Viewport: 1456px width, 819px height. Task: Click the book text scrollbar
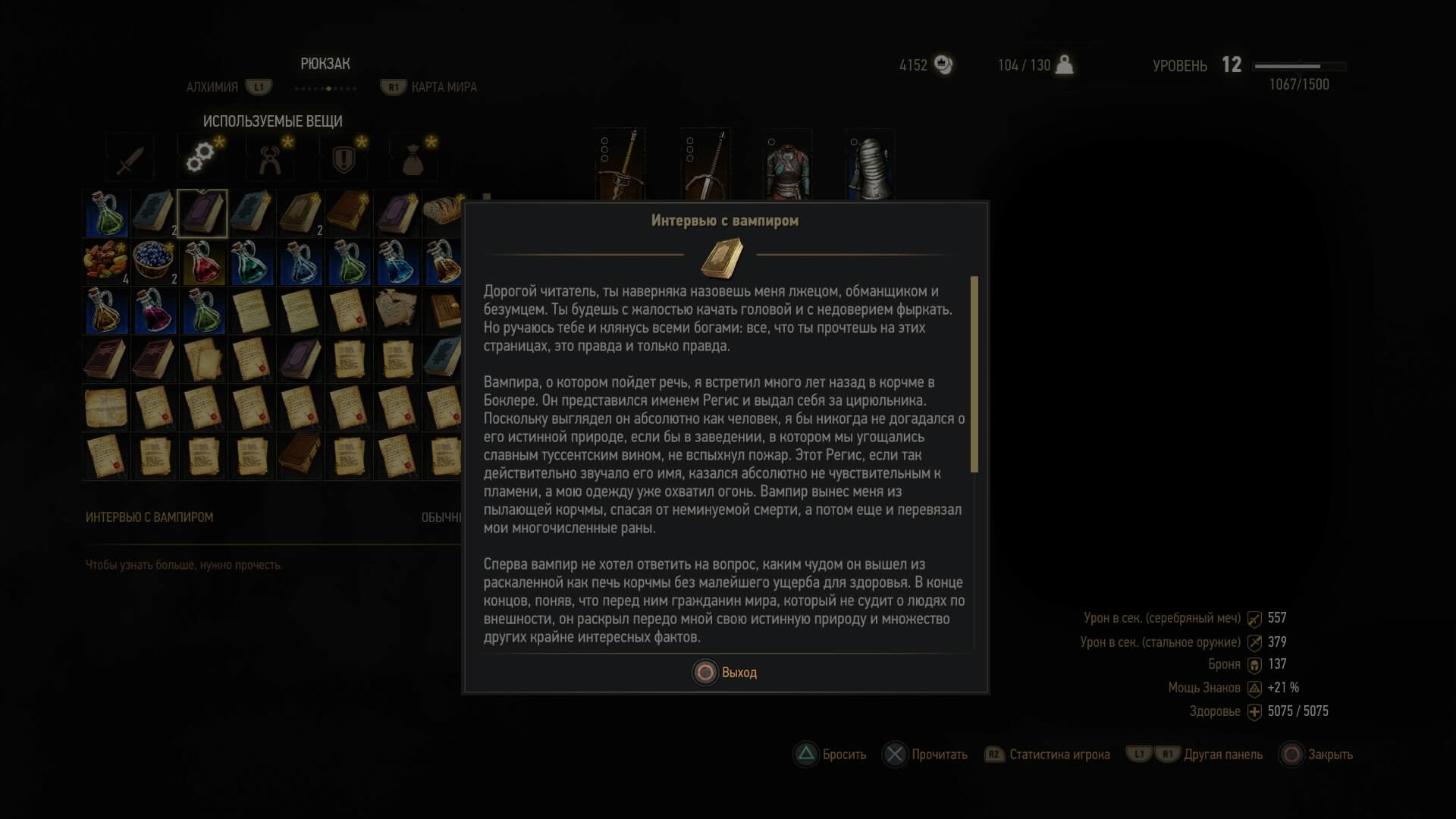[974, 374]
